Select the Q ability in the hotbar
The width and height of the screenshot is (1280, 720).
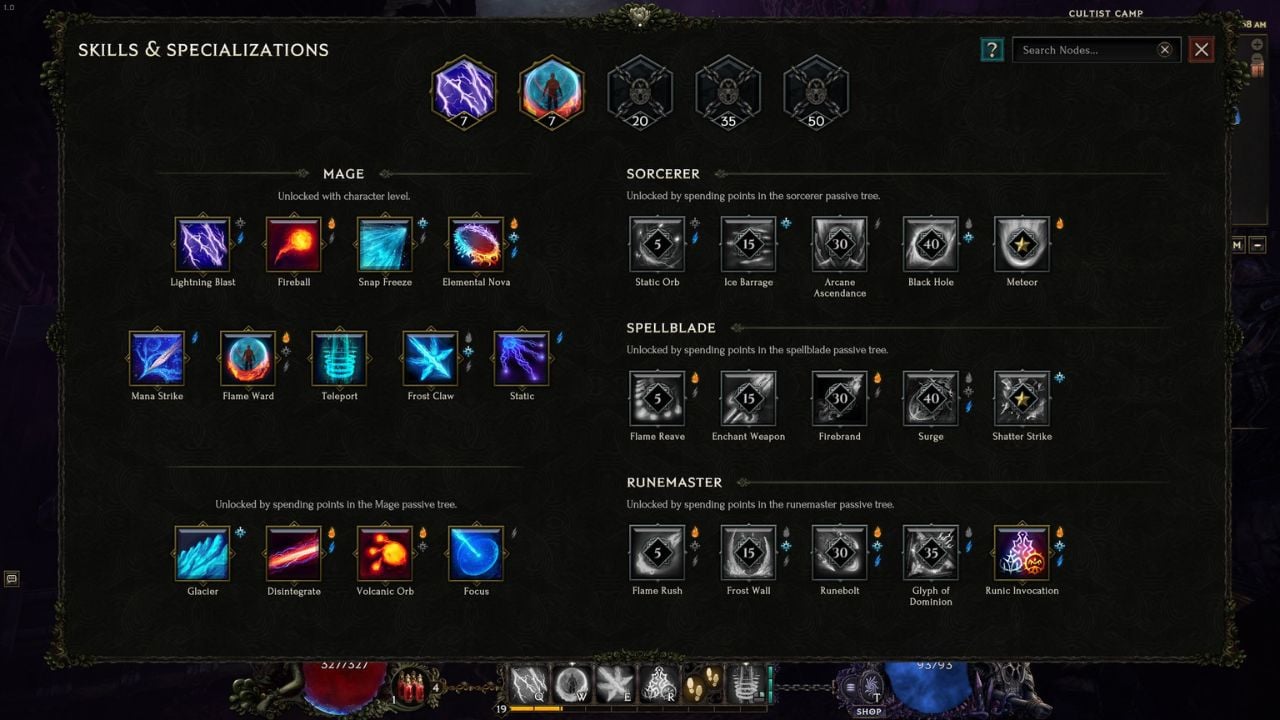coord(527,684)
